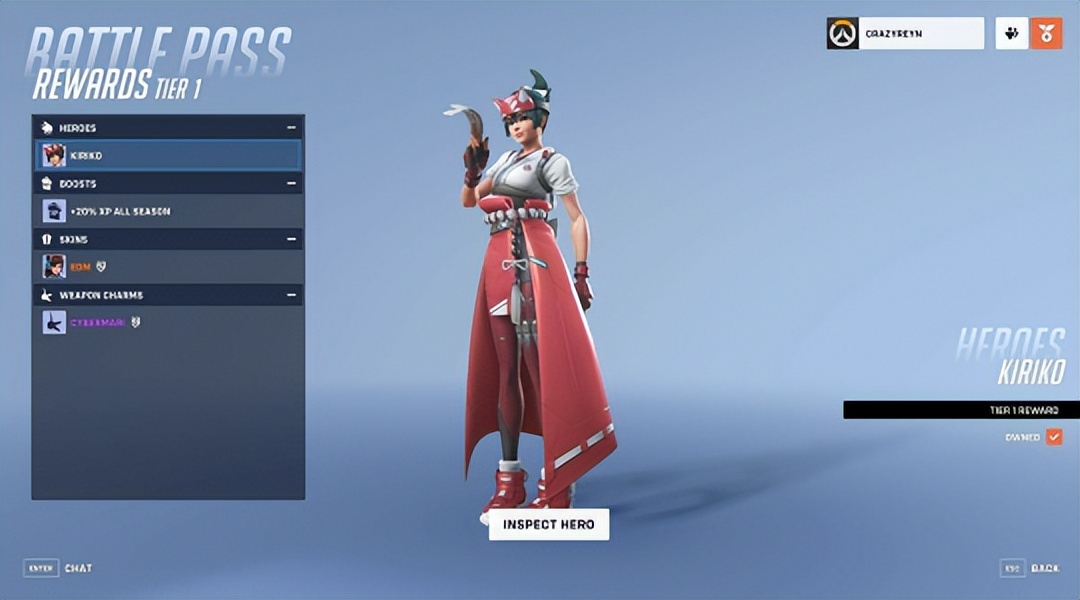The width and height of the screenshot is (1080, 600).
Task: Select the EDM skin reward
Action: click(x=168, y=266)
